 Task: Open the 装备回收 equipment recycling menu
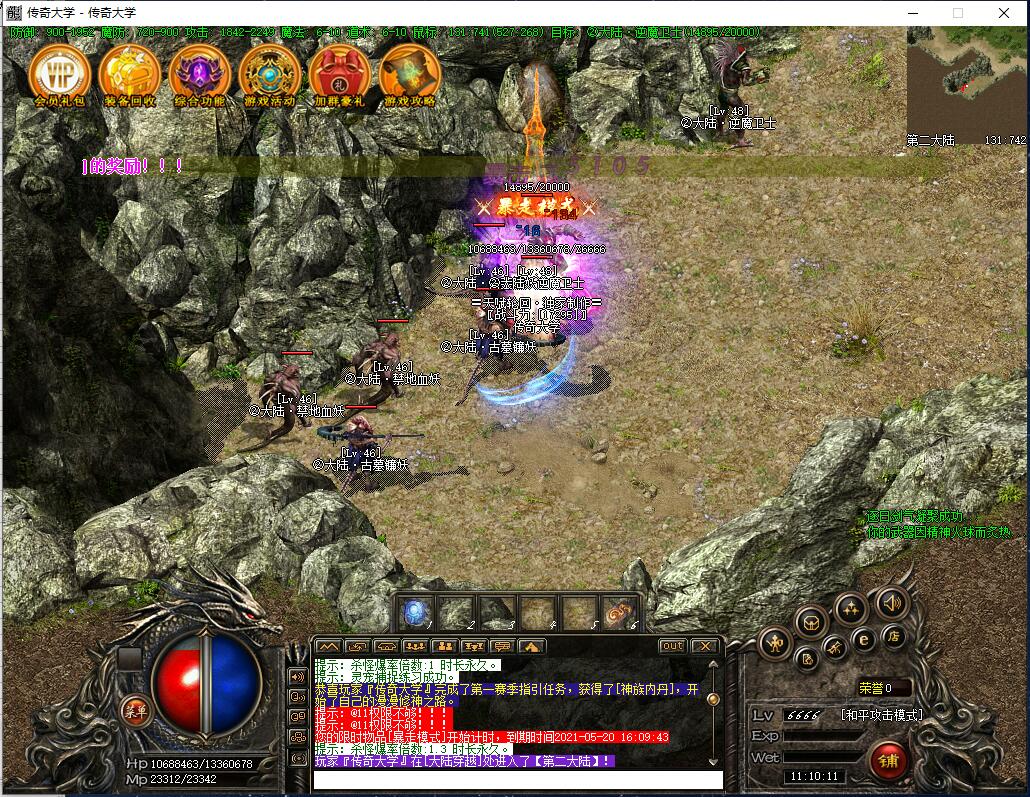(130, 72)
